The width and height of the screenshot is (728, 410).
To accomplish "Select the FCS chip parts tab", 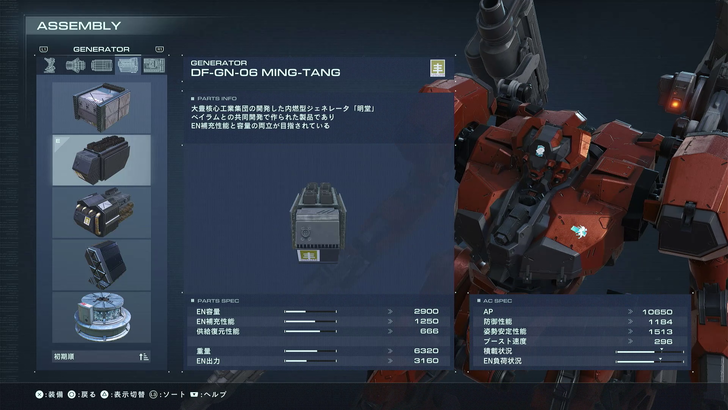I will 102,65.
